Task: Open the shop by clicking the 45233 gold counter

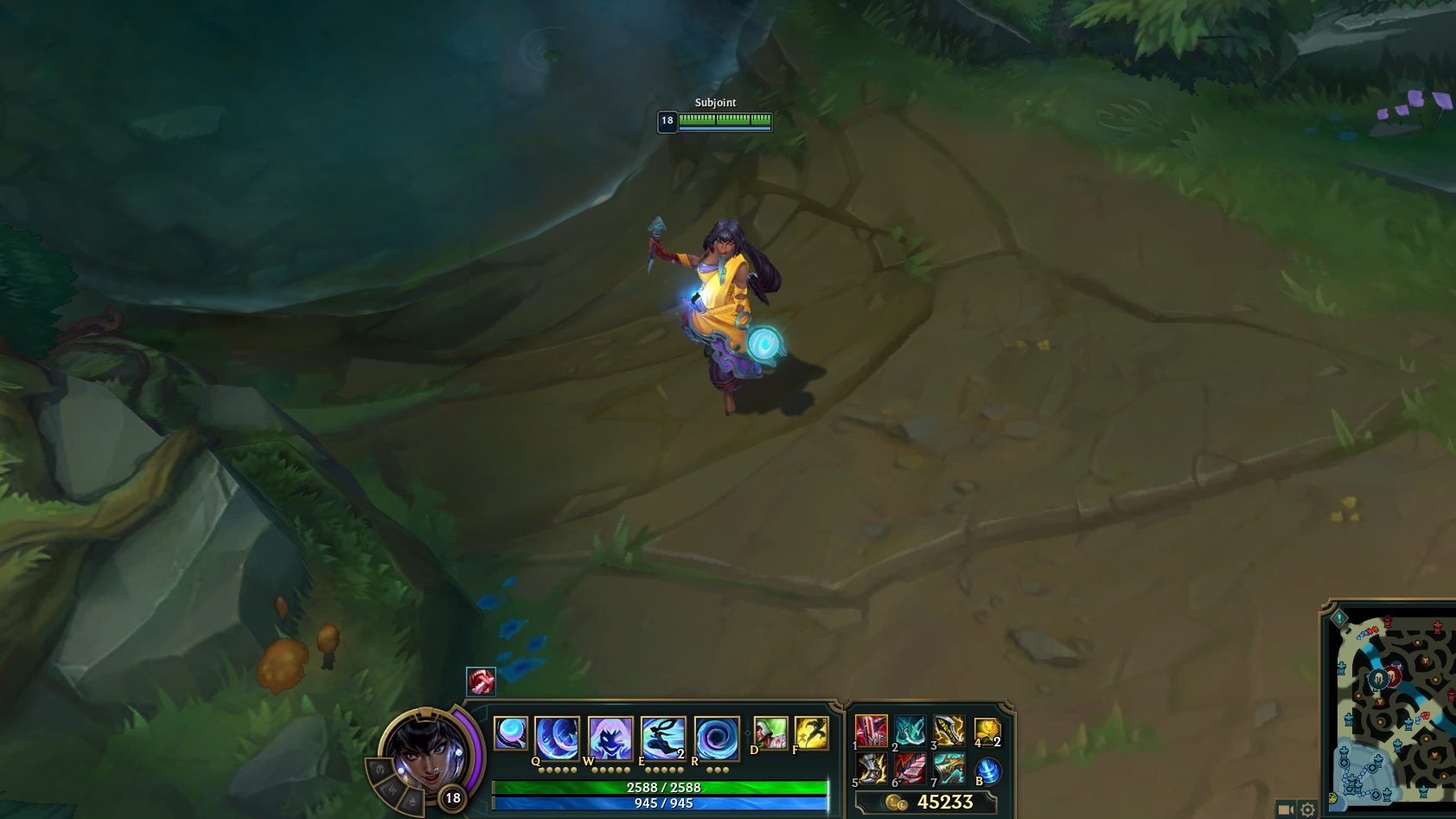Action: (x=945, y=801)
